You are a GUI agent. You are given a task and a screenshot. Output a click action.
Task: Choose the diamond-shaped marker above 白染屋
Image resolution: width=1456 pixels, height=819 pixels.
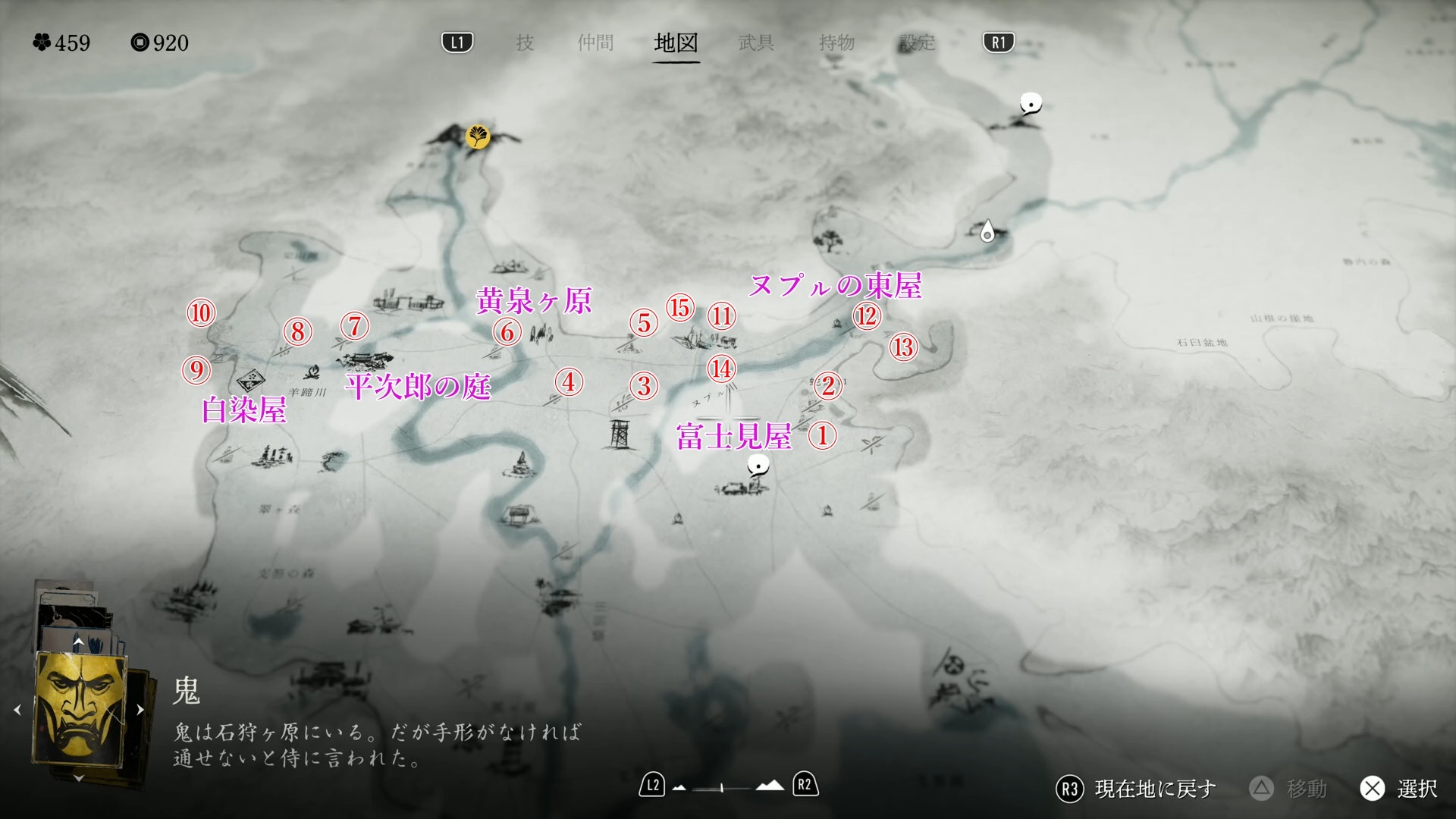250,379
